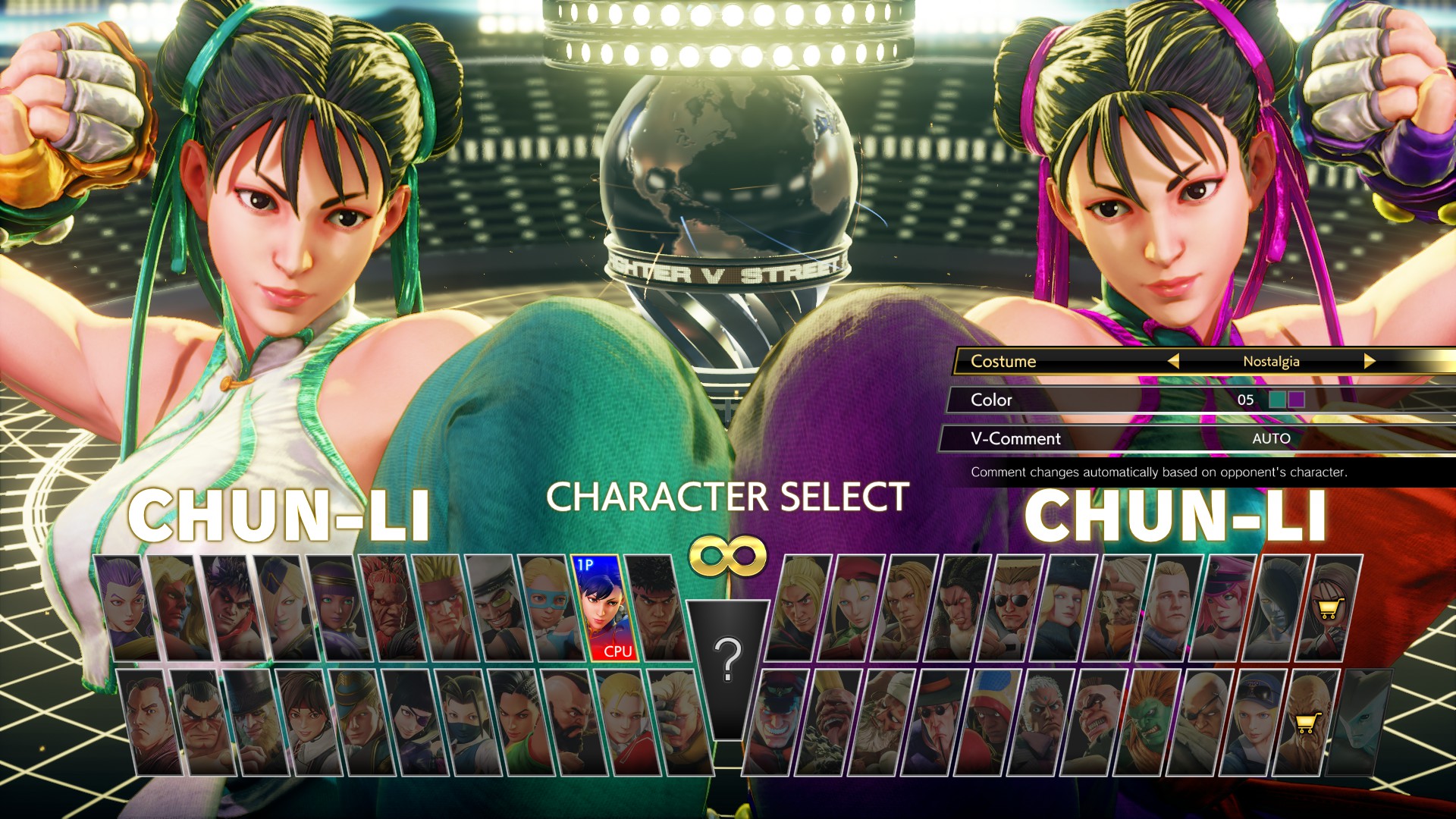Click the right arrow on the Costume selector

(x=1371, y=362)
